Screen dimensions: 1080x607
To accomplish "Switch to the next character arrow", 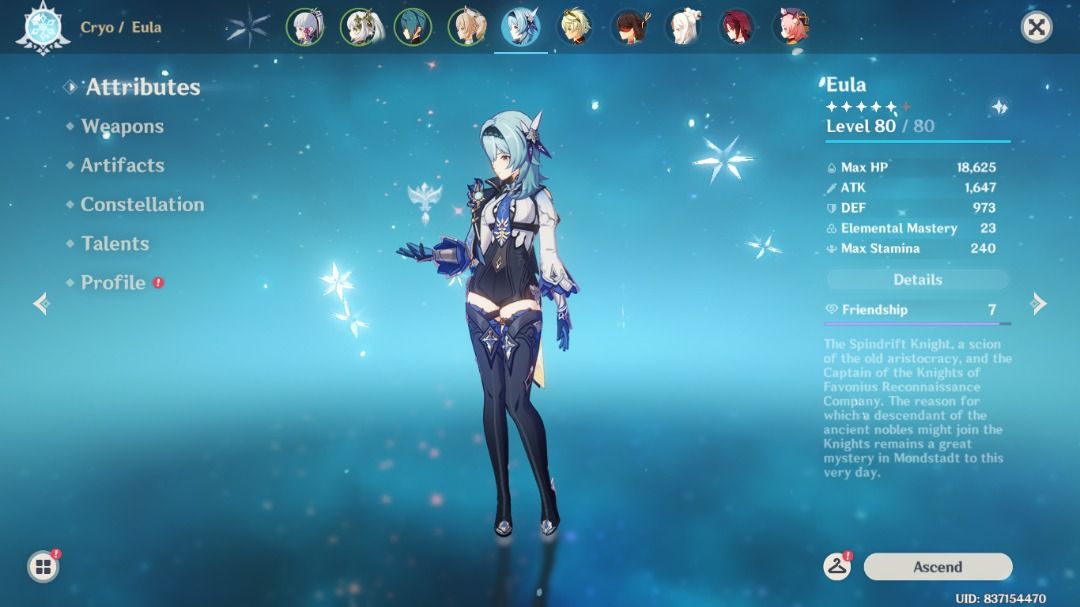I will (x=1039, y=303).
